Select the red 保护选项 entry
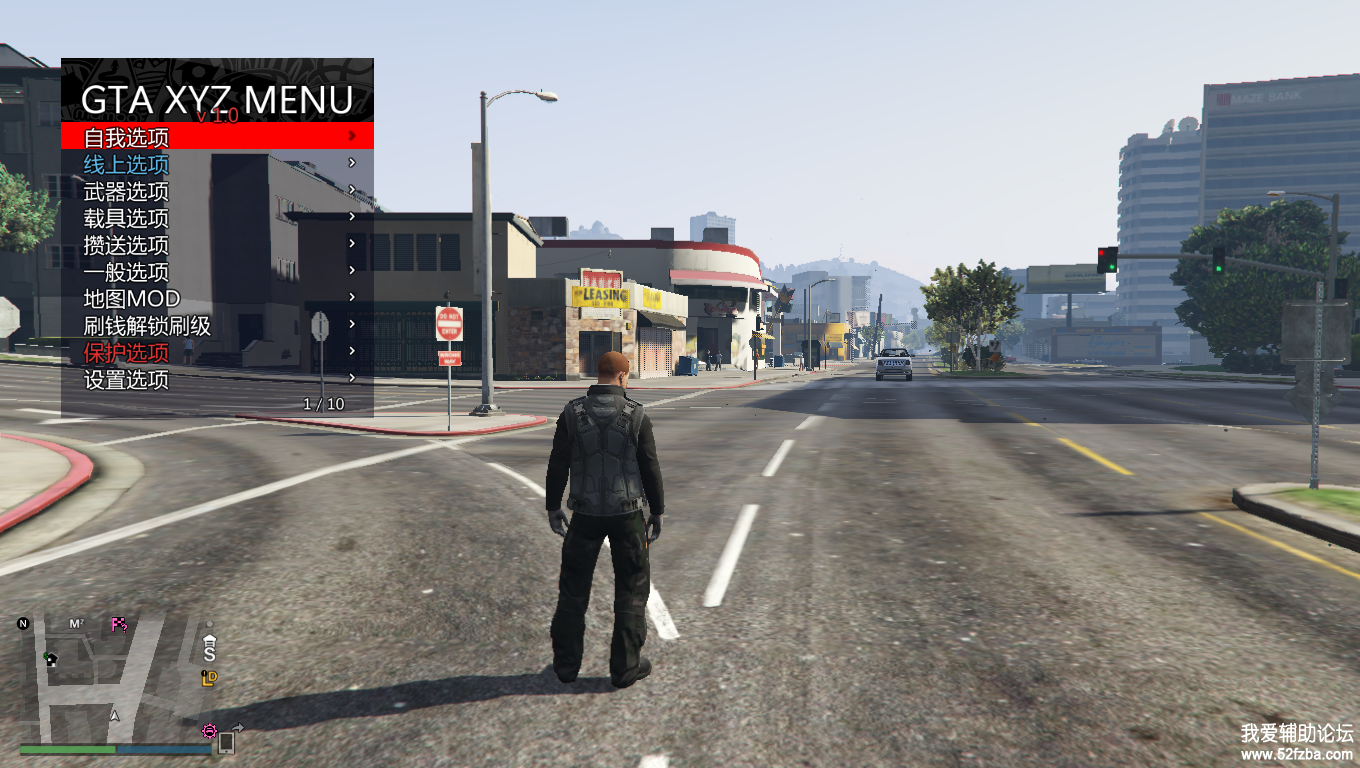 pos(127,353)
